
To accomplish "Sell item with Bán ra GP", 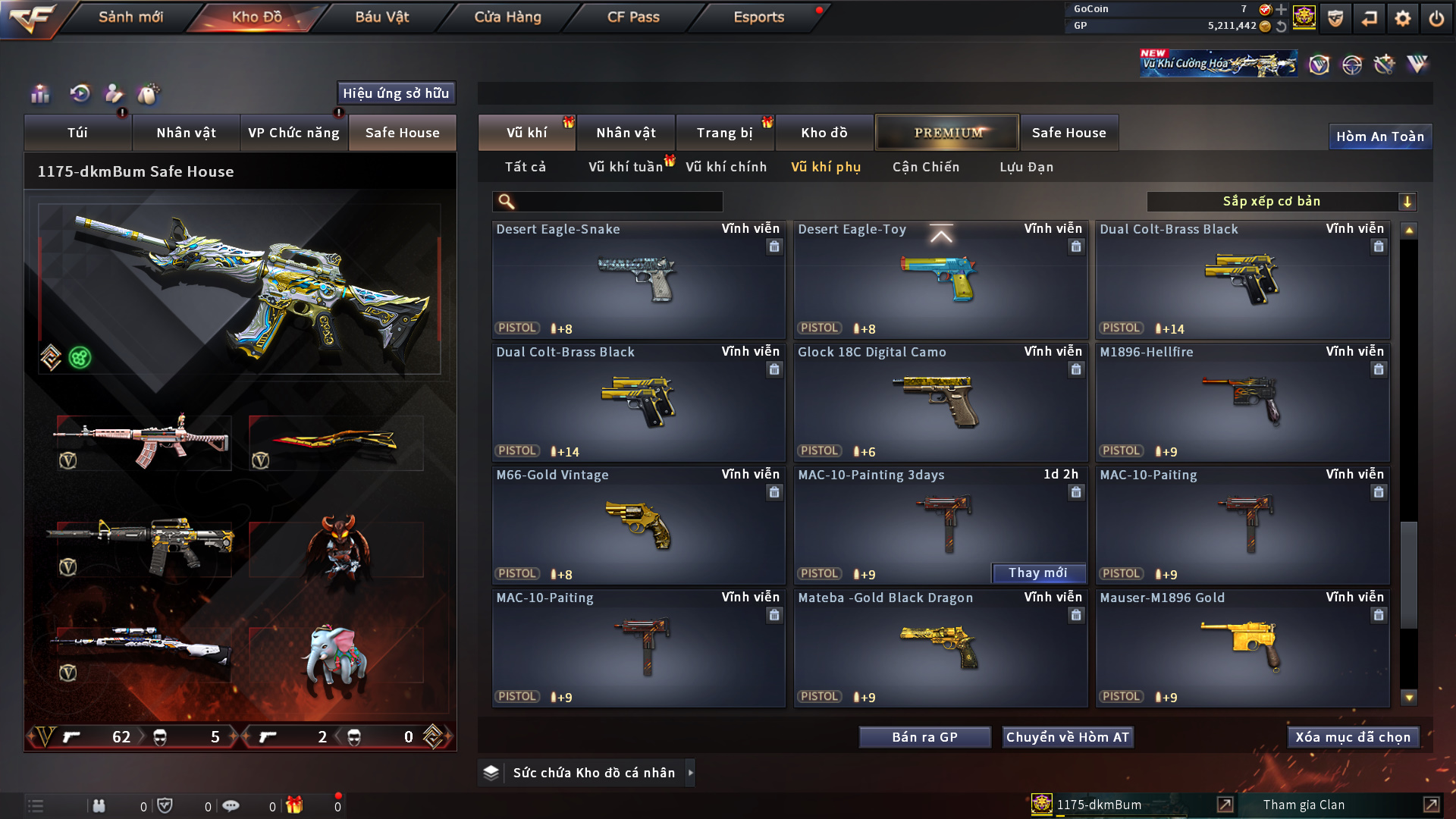I will [x=924, y=737].
